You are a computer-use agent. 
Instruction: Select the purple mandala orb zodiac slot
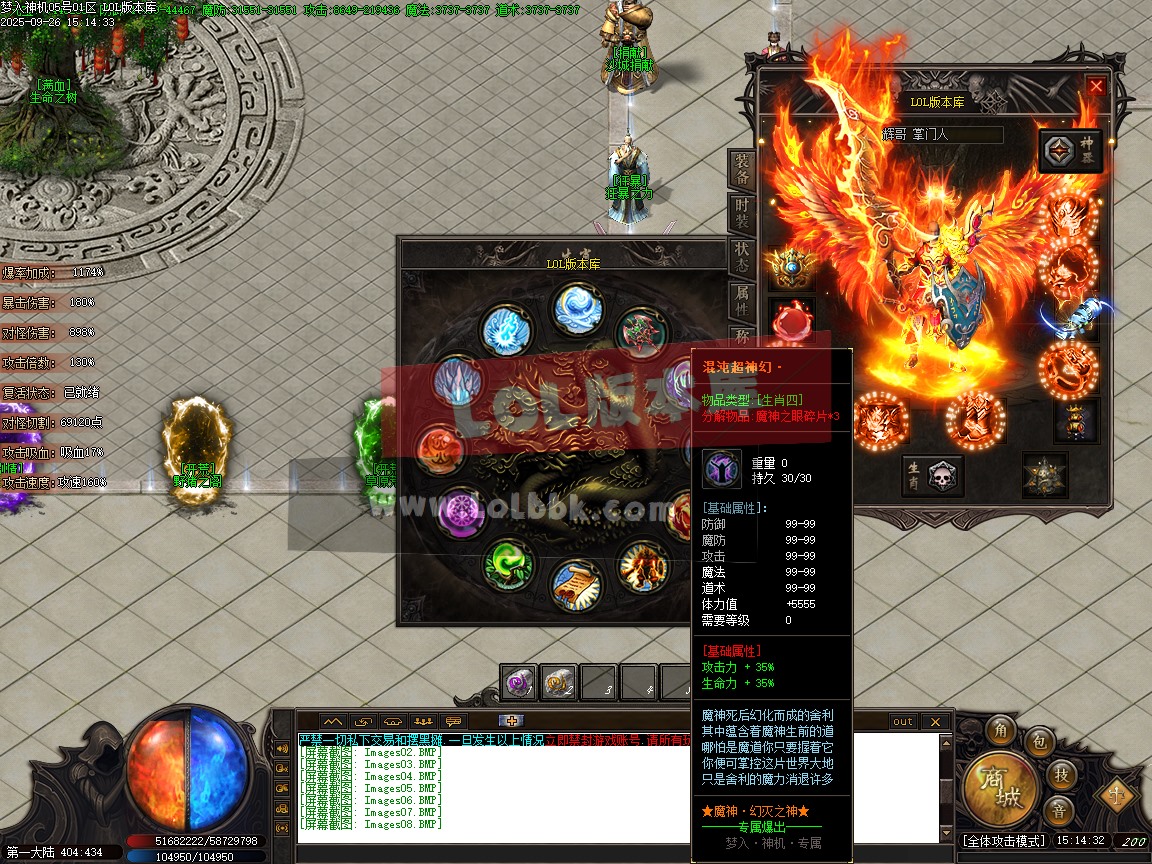point(460,511)
